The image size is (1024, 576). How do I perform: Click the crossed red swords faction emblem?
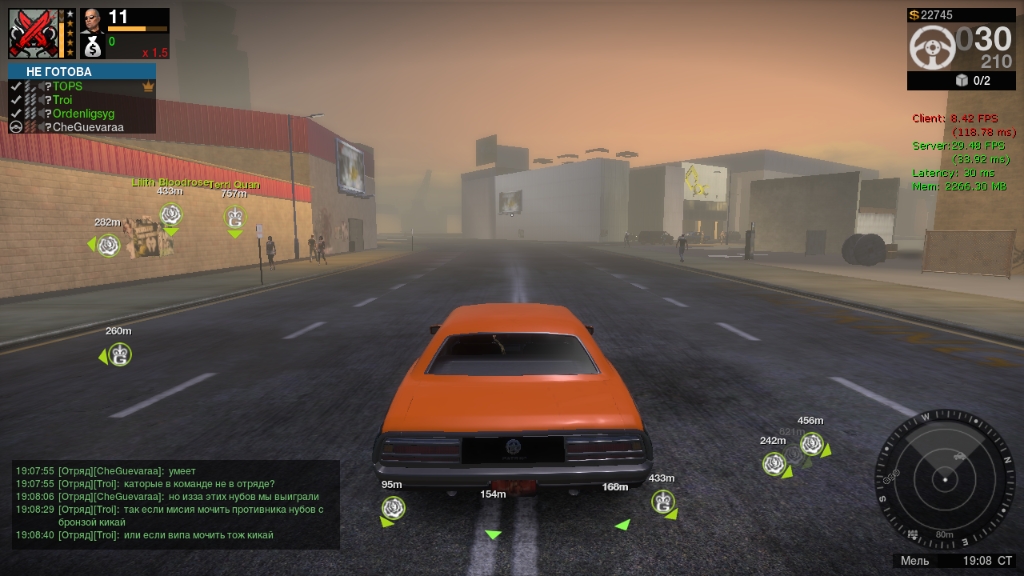point(34,33)
